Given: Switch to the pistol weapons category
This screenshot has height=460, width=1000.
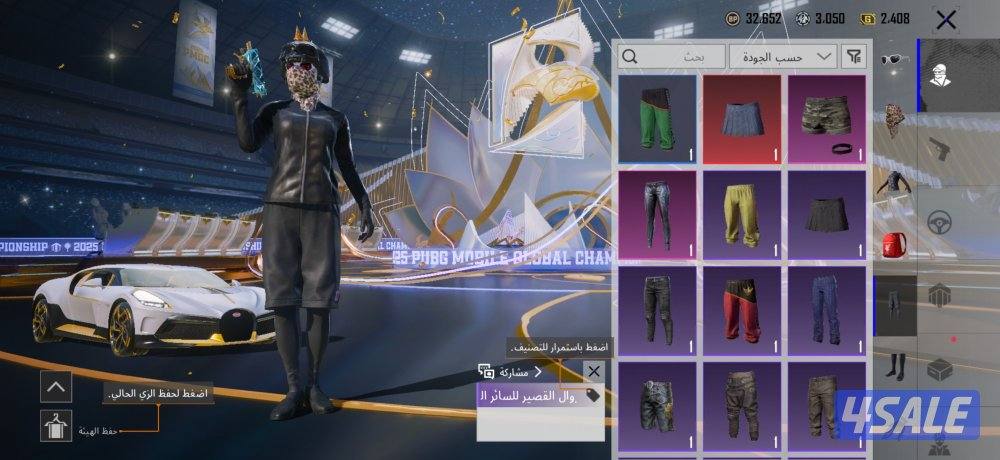Looking at the screenshot, I should (939, 149).
